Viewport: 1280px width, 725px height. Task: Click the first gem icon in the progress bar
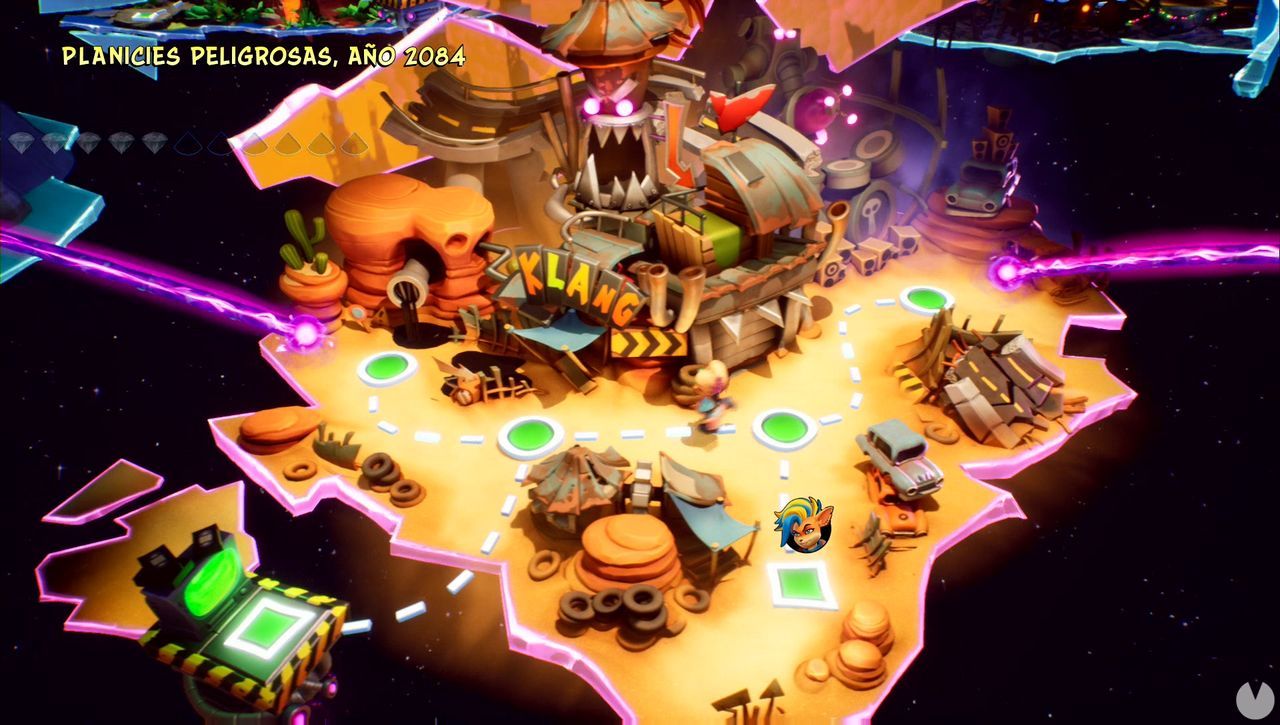(21, 142)
